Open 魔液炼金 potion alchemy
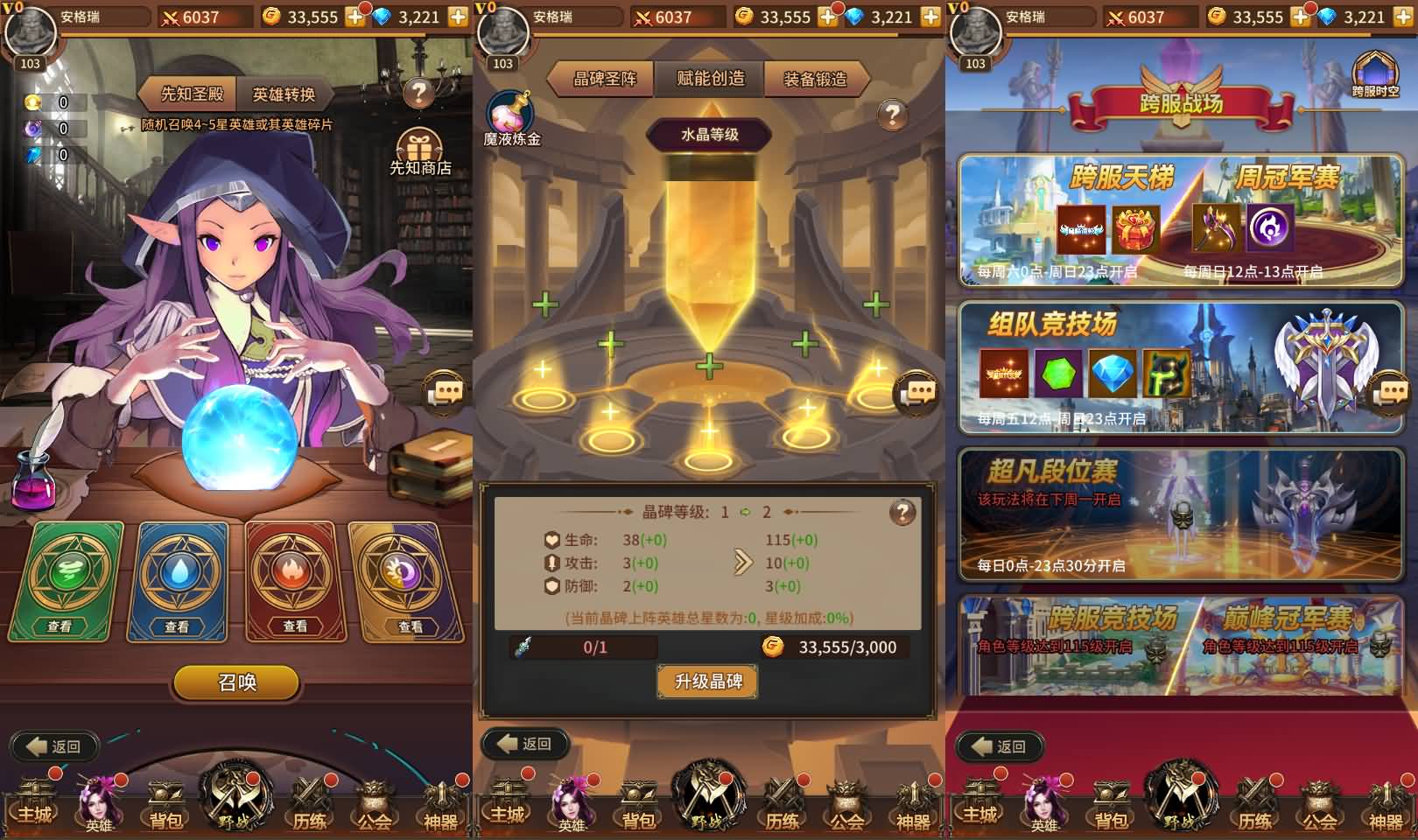The image size is (1418, 840). pyautogui.click(x=512, y=118)
